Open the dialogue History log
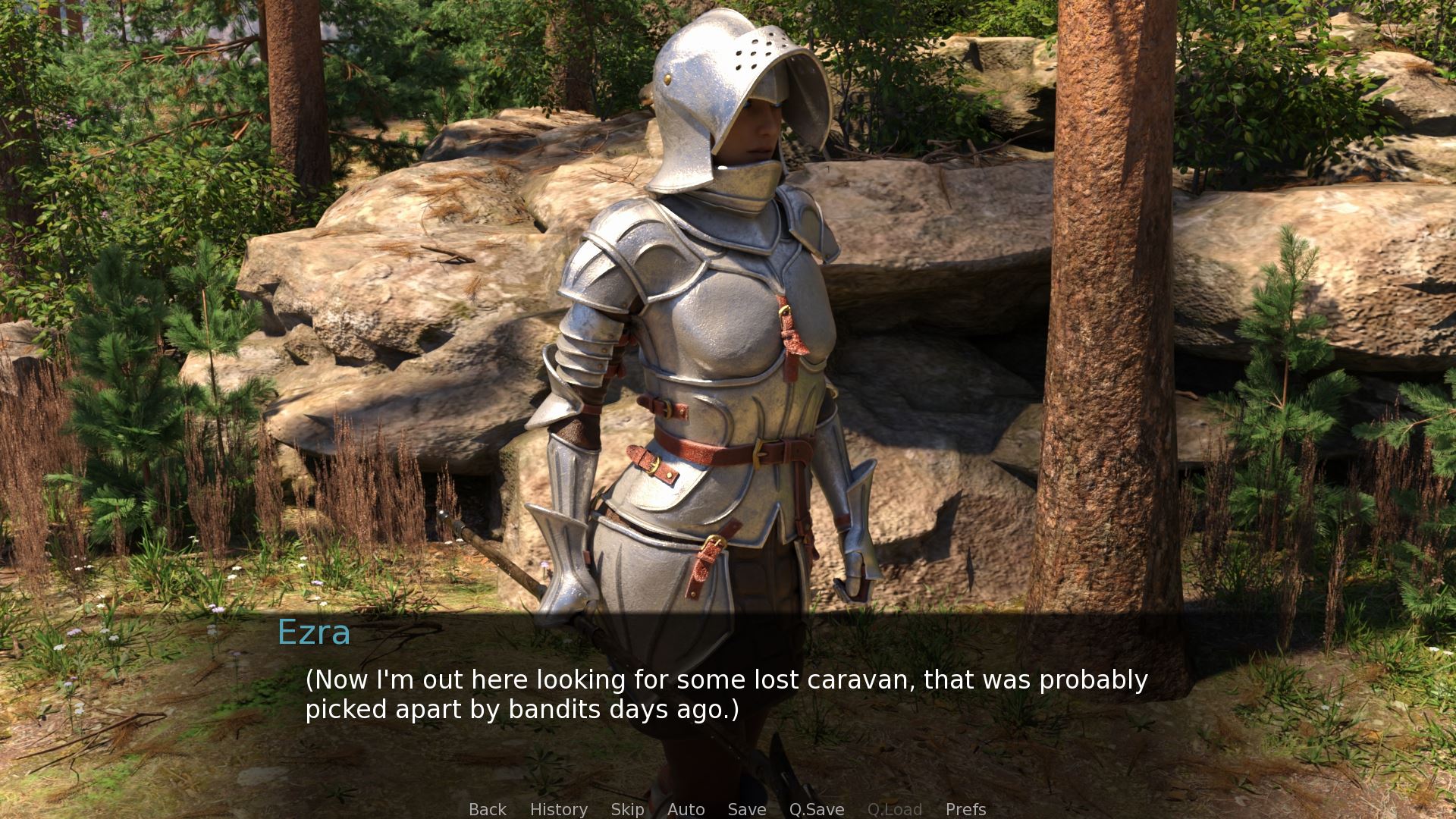Image resolution: width=1456 pixels, height=819 pixels. (x=558, y=809)
